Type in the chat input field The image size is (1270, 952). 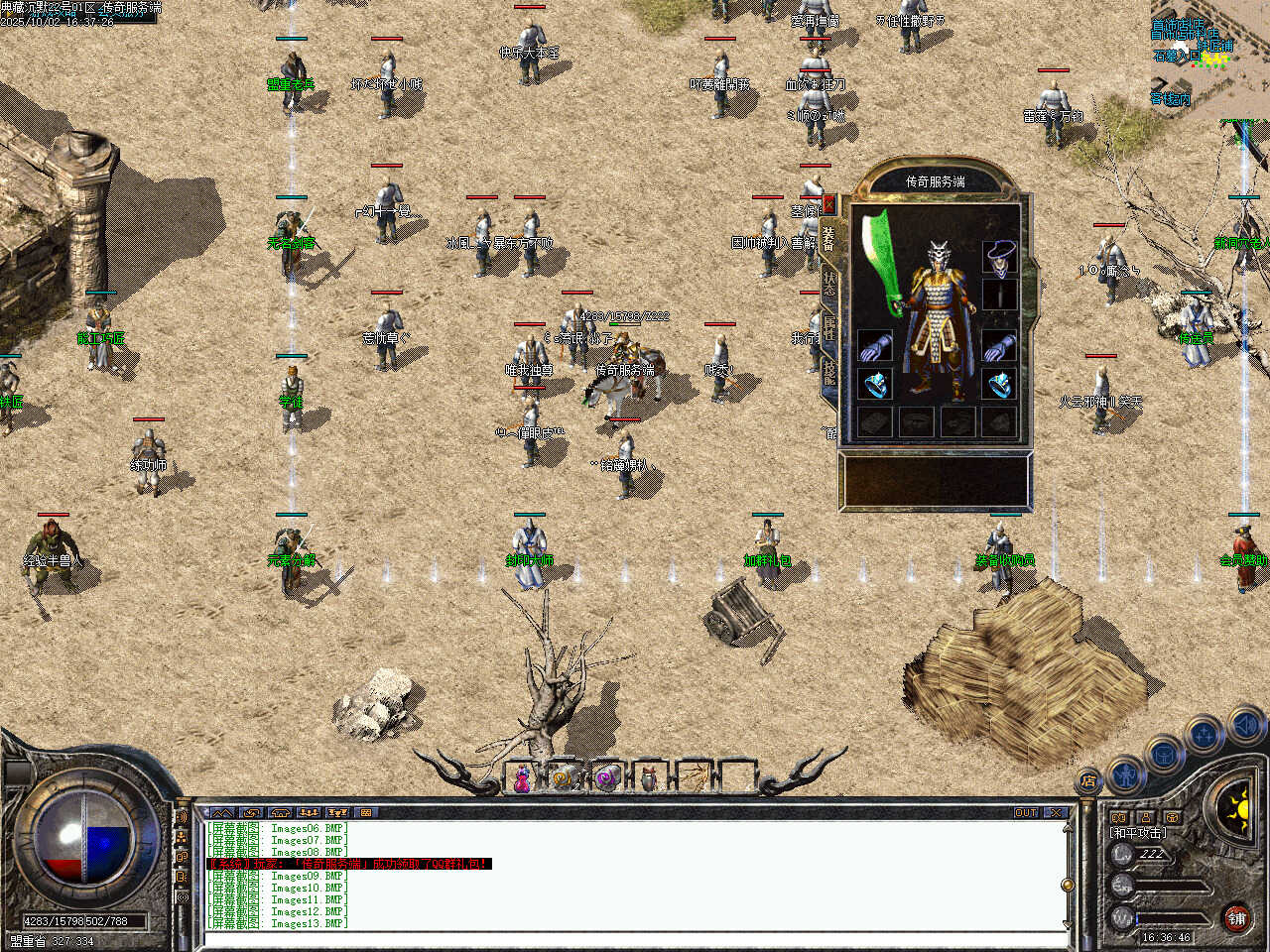635,938
